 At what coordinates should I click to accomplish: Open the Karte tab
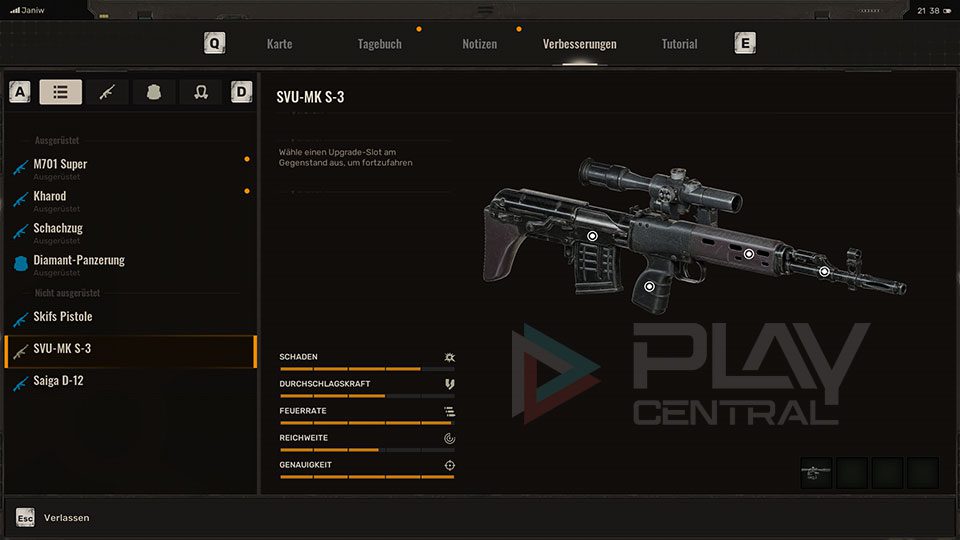[279, 44]
